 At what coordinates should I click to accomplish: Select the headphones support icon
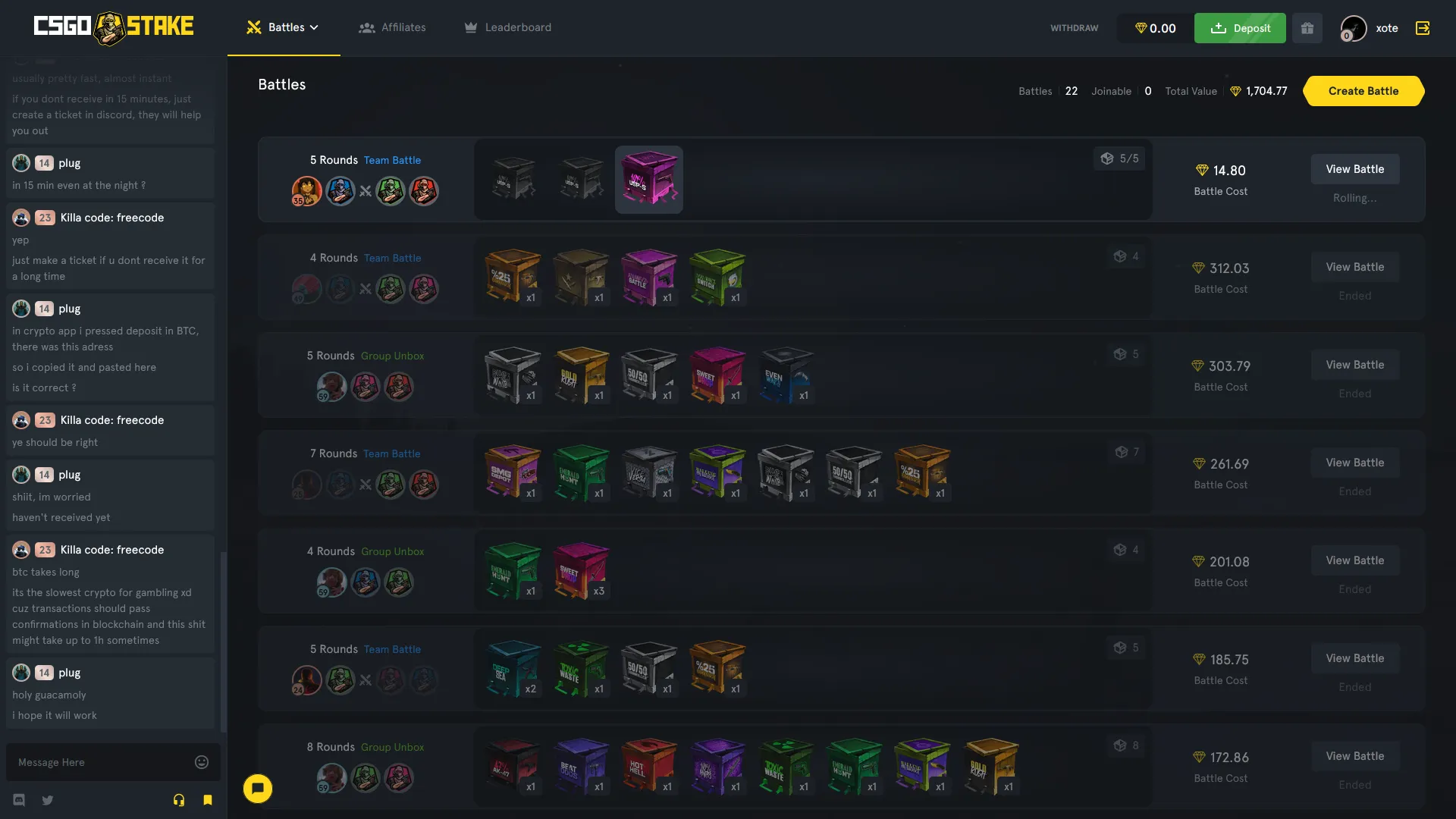coord(179,800)
